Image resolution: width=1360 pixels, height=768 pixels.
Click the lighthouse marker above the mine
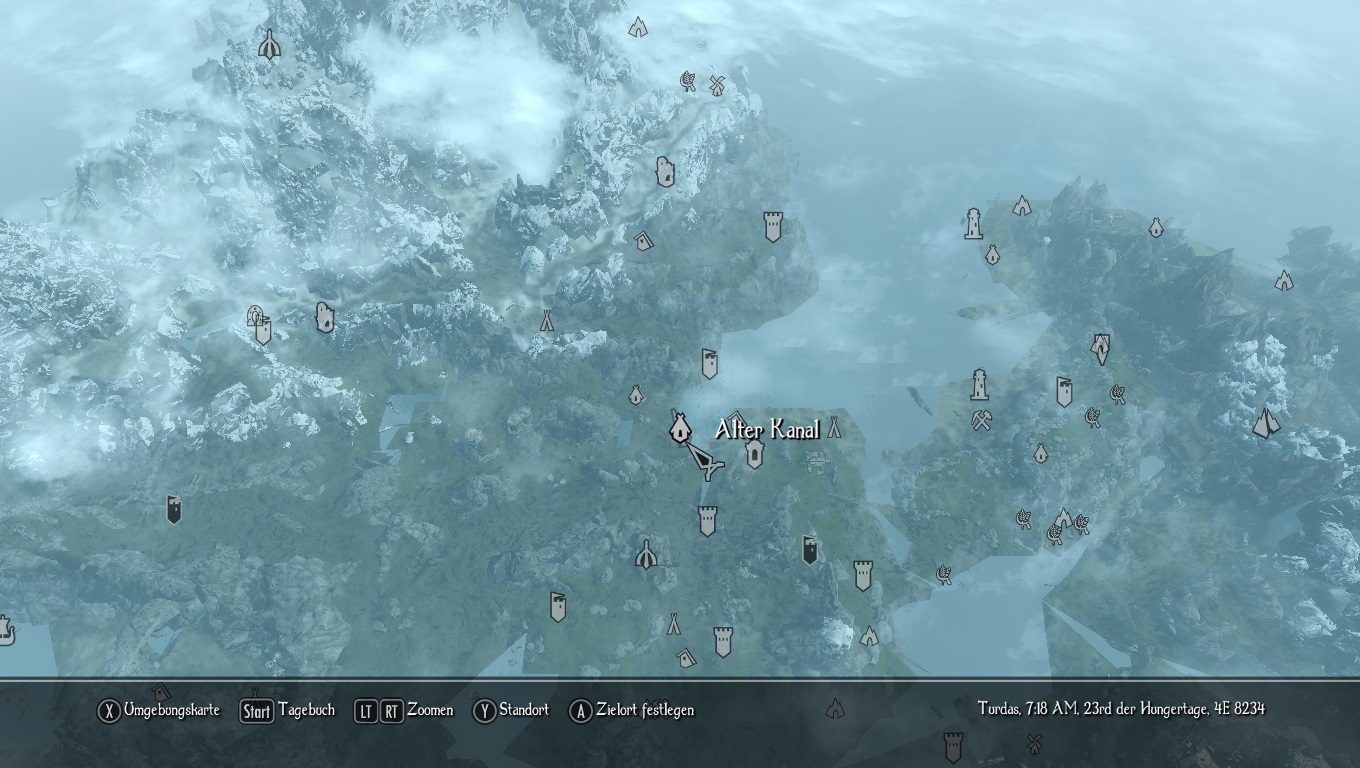click(x=980, y=385)
